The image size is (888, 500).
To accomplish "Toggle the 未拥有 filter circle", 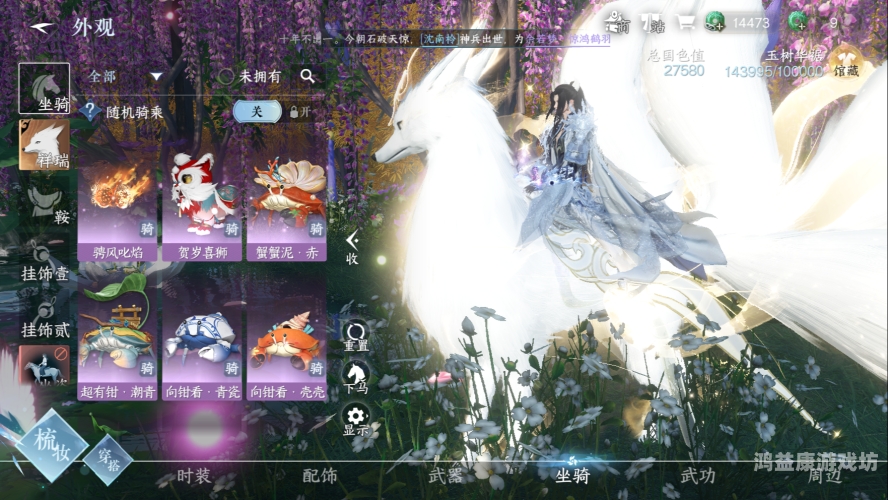I will point(227,76).
